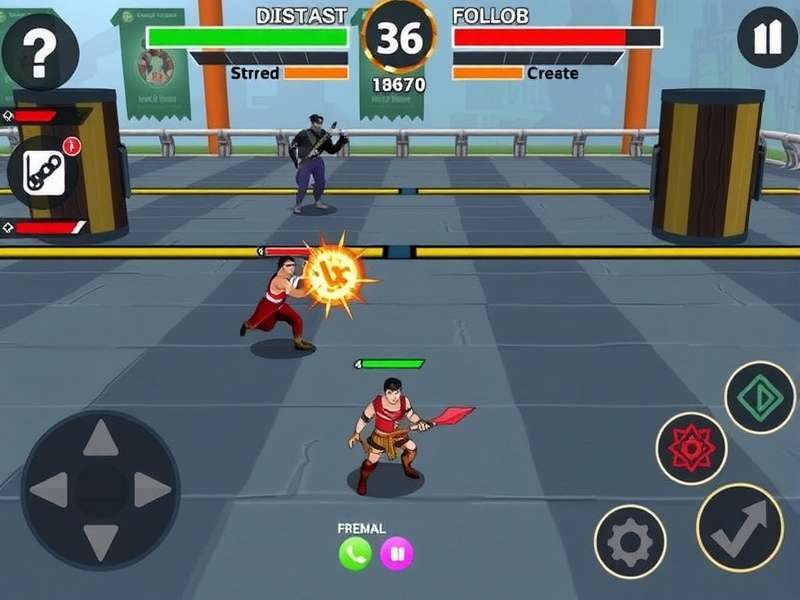Image resolution: width=800 pixels, height=600 pixels.
Task: Tap the green phone call button
Action: (x=354, y=553)
